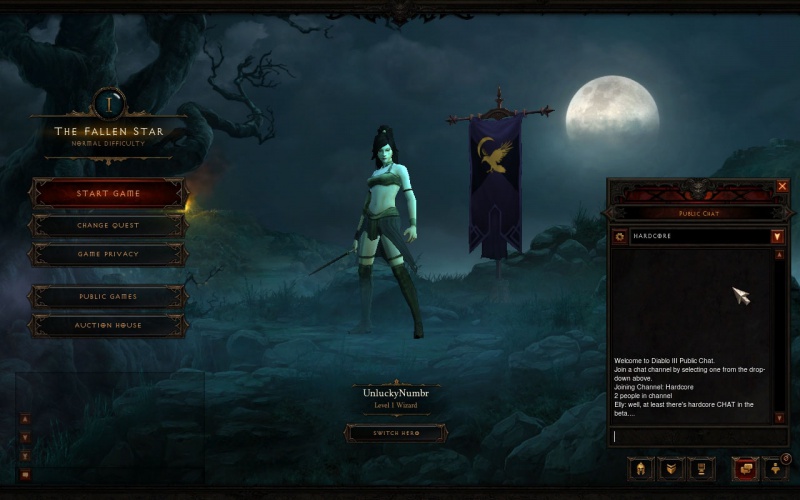Close the Public Chat panel
The width and height of the screenshot is (800, 500).
(x=782, y=186)
